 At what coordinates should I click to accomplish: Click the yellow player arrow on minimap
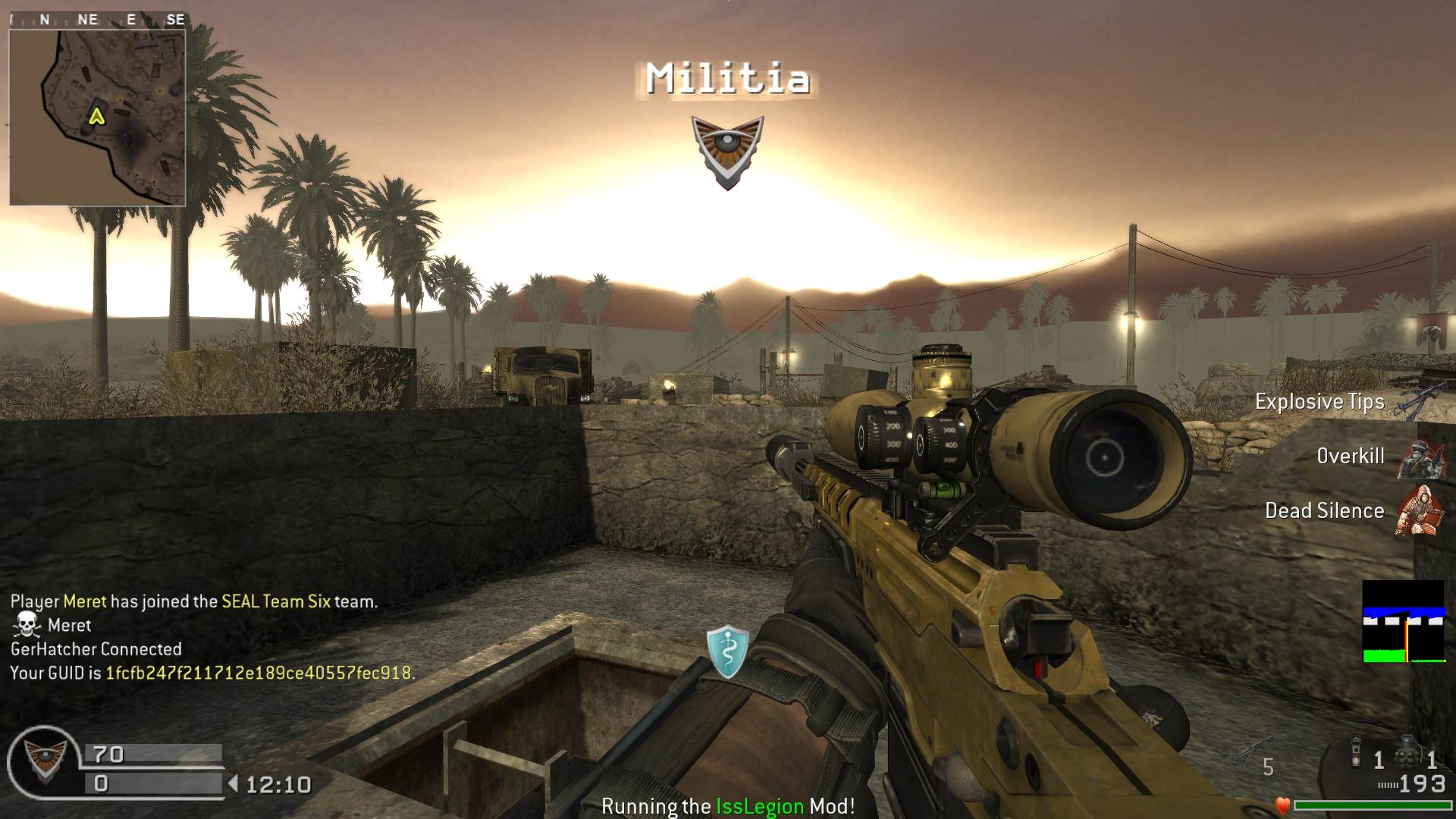(x=96, y=116)
